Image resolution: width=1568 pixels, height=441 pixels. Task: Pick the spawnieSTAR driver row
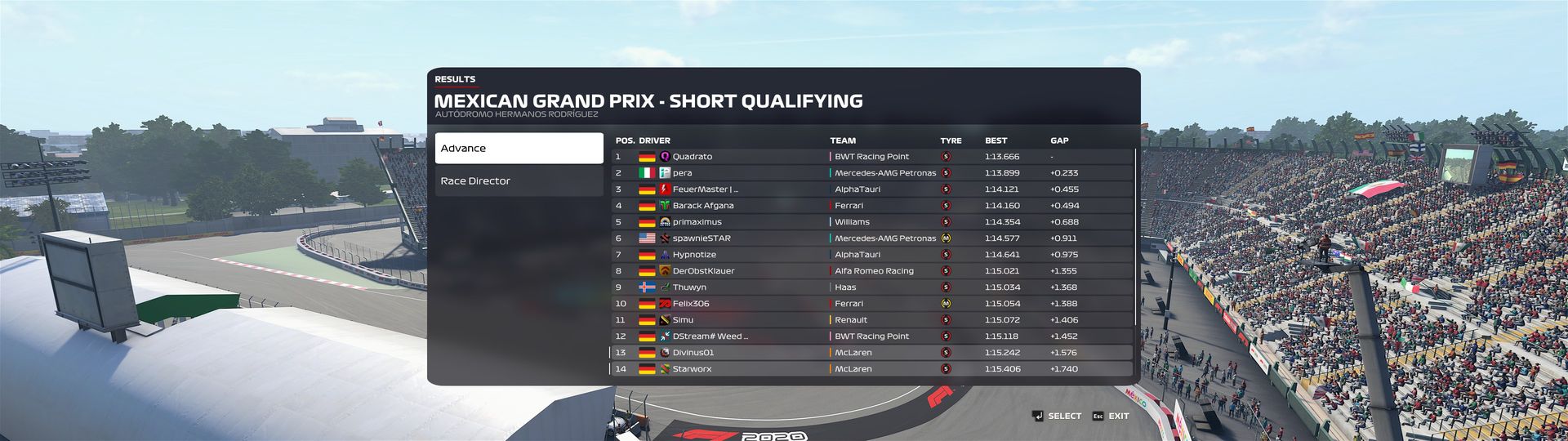tap(871, 238)
